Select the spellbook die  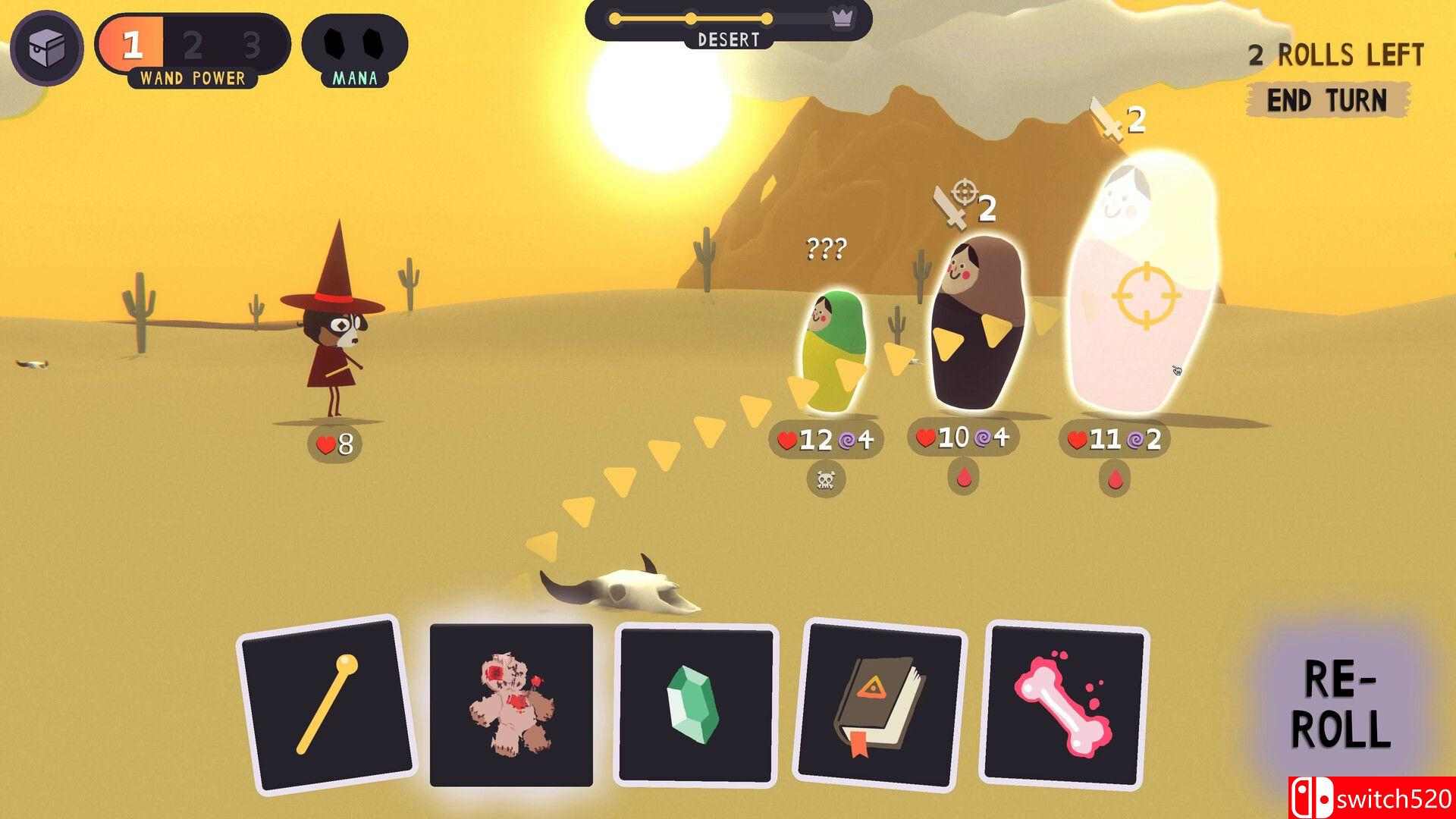tap(881, 704)
